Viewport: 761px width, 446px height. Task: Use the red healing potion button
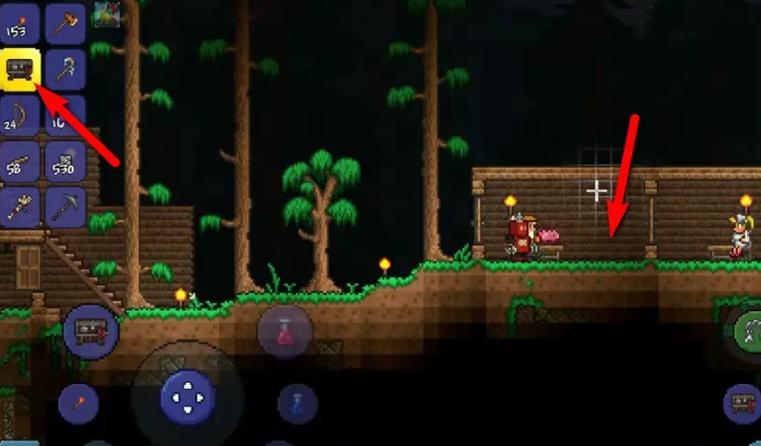click(285, 331)
